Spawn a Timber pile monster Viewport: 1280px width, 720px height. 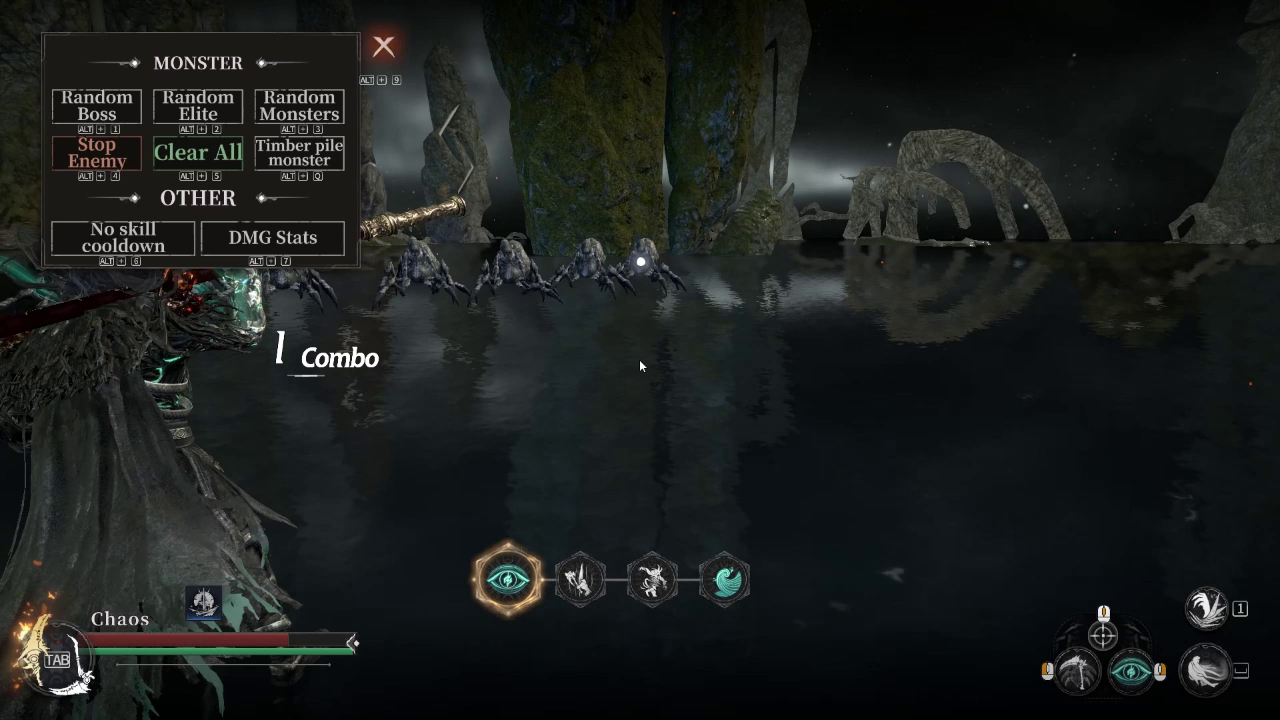click(x=299, y=153)
